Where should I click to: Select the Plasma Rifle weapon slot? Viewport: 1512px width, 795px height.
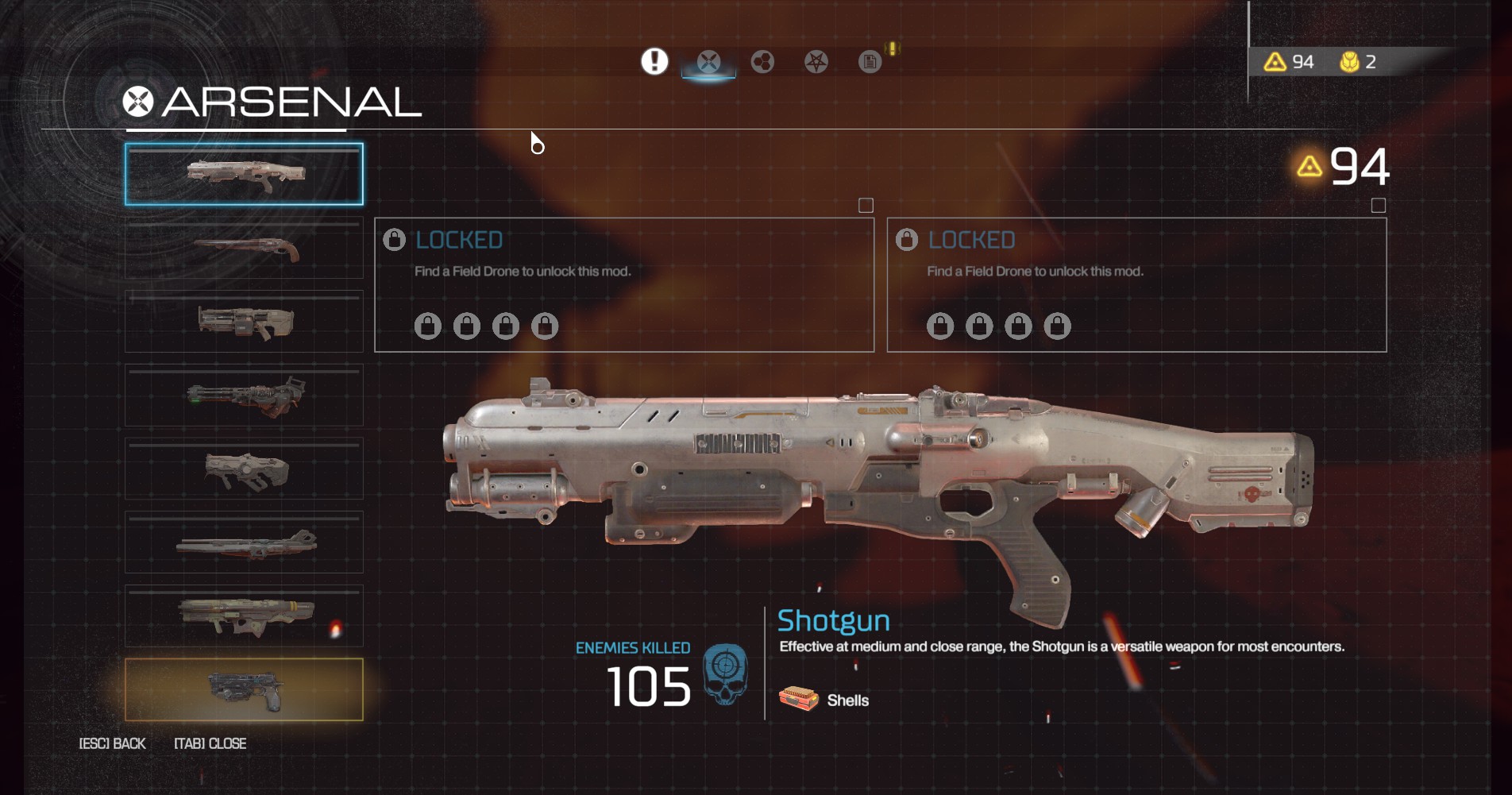[244, 469]
